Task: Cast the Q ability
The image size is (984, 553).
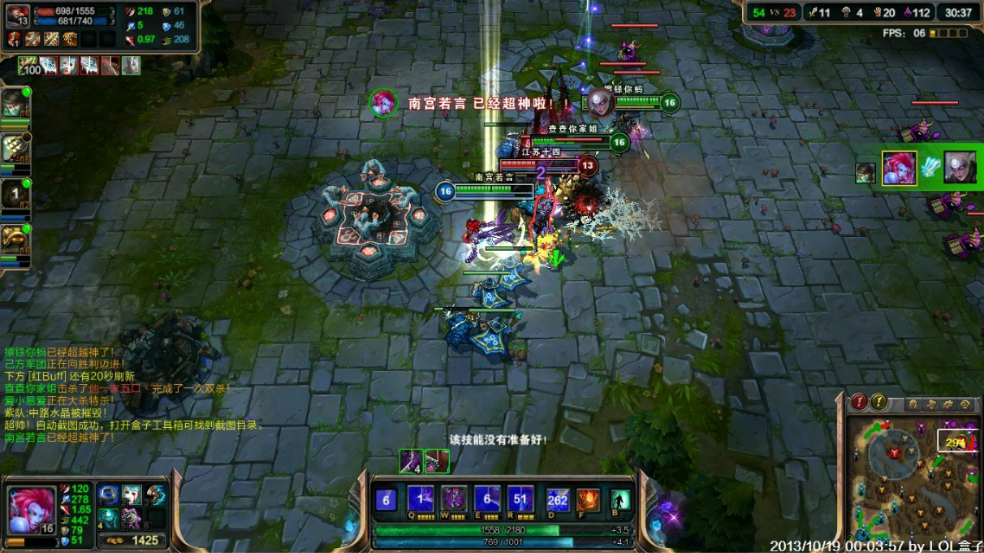Action: [x=421, y=499]
